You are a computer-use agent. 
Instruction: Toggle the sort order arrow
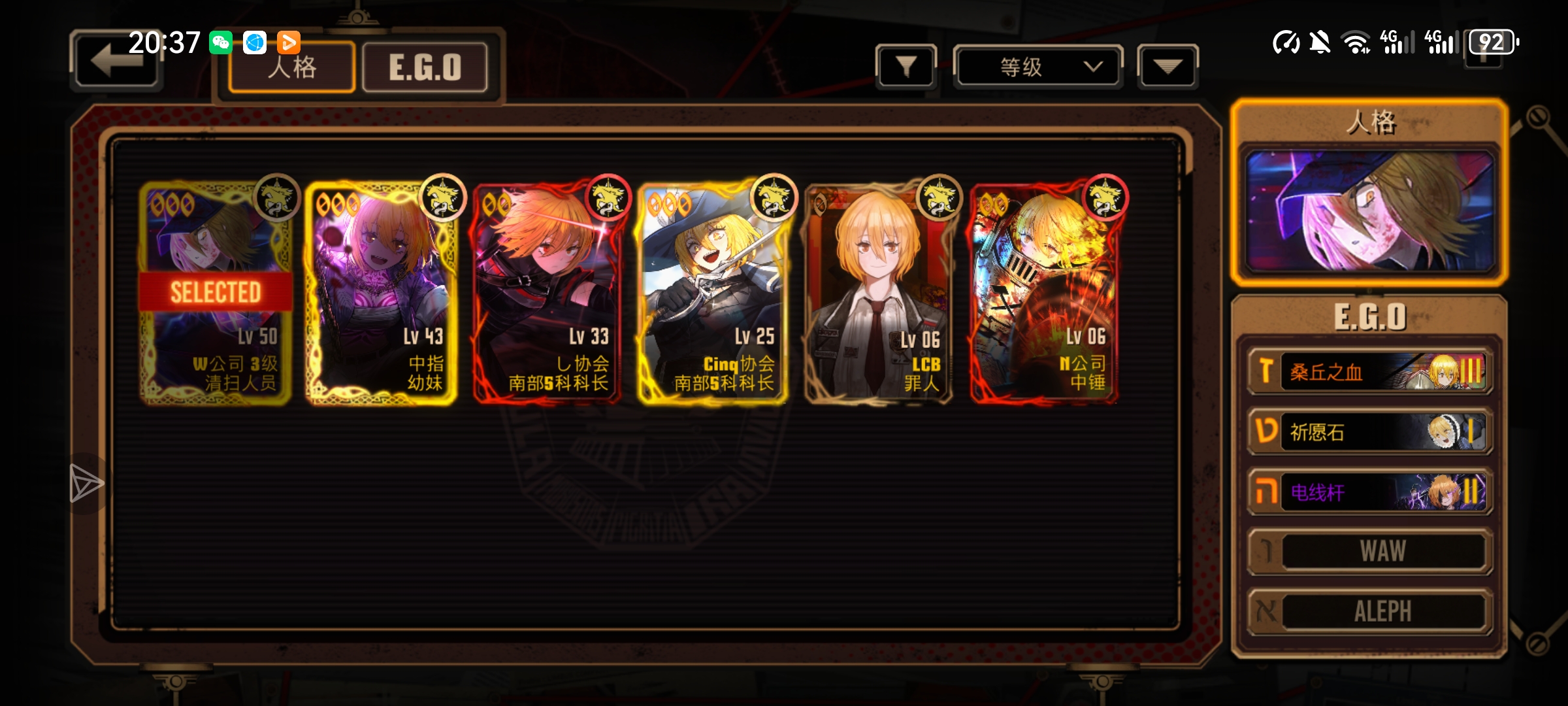click(1167, 66)
